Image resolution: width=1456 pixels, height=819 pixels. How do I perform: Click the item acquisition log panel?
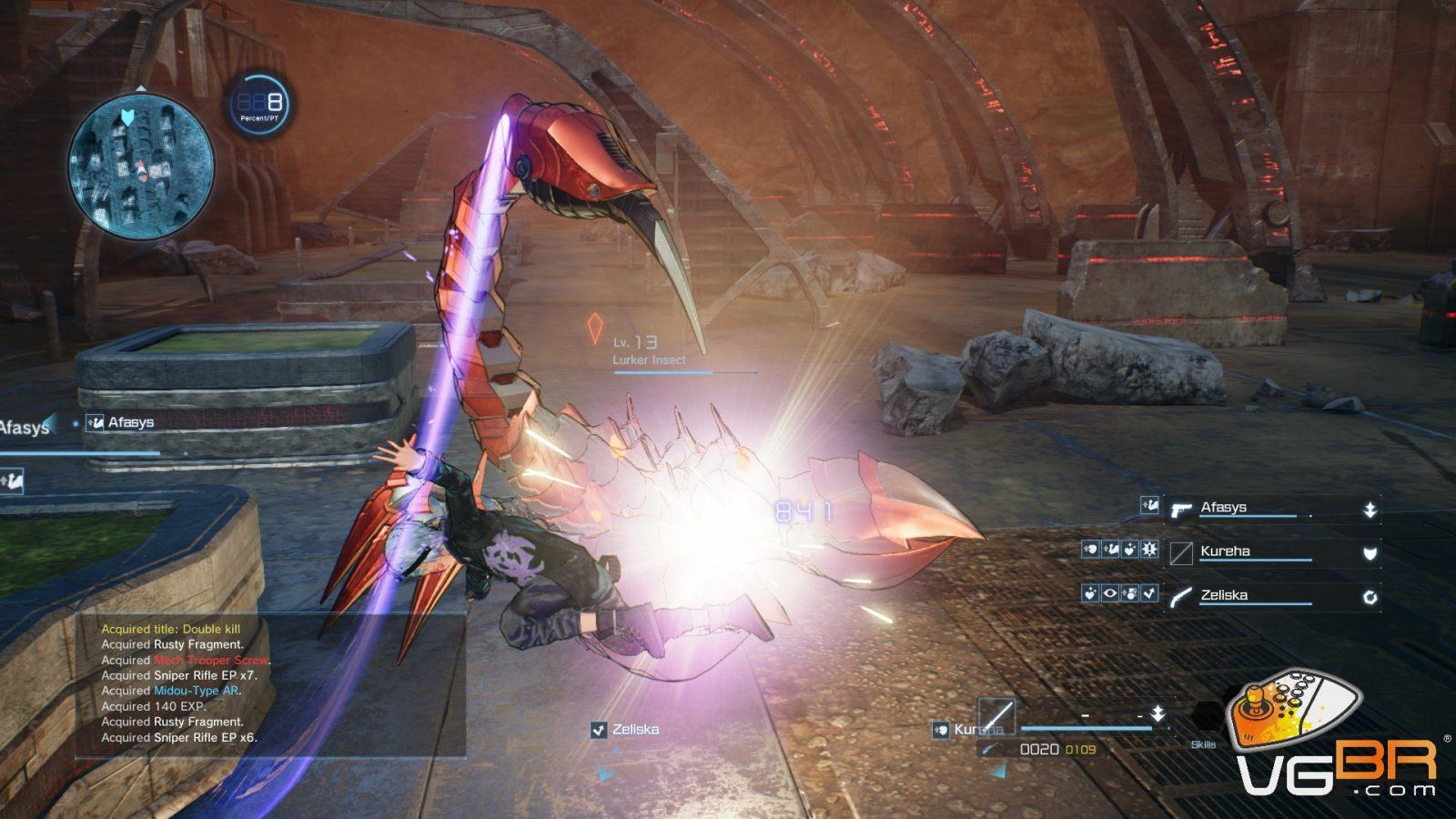(x=270, y=683)
